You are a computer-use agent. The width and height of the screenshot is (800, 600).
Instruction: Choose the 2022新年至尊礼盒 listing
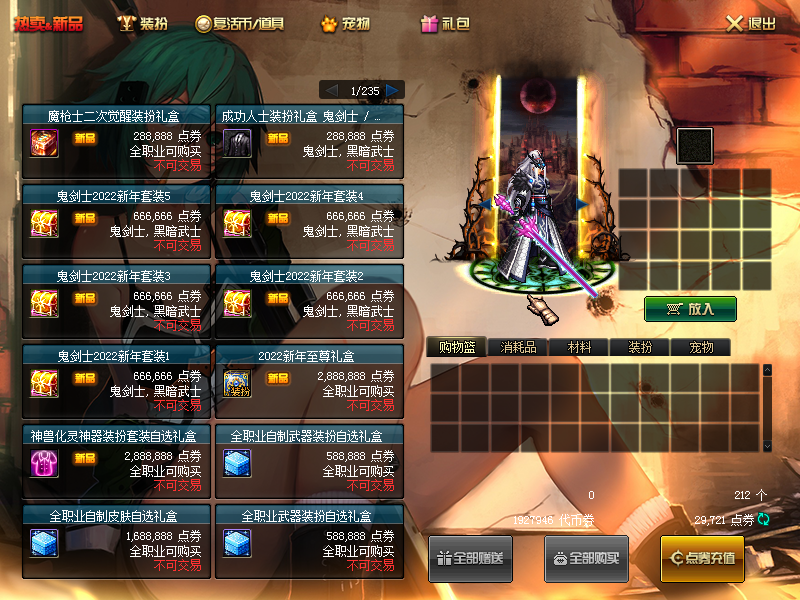[309, 379]
